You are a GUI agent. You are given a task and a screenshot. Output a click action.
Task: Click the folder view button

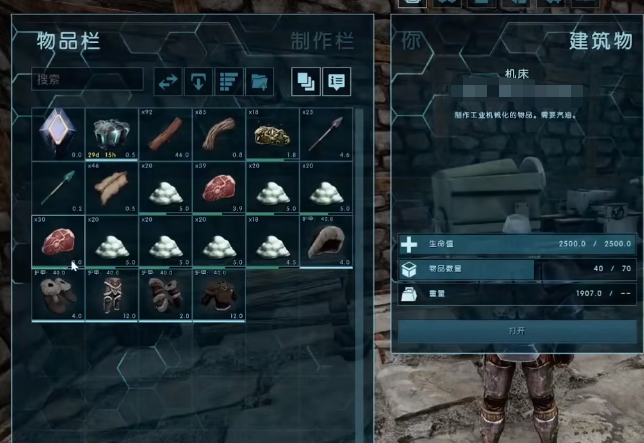click(x=259, y=80)
